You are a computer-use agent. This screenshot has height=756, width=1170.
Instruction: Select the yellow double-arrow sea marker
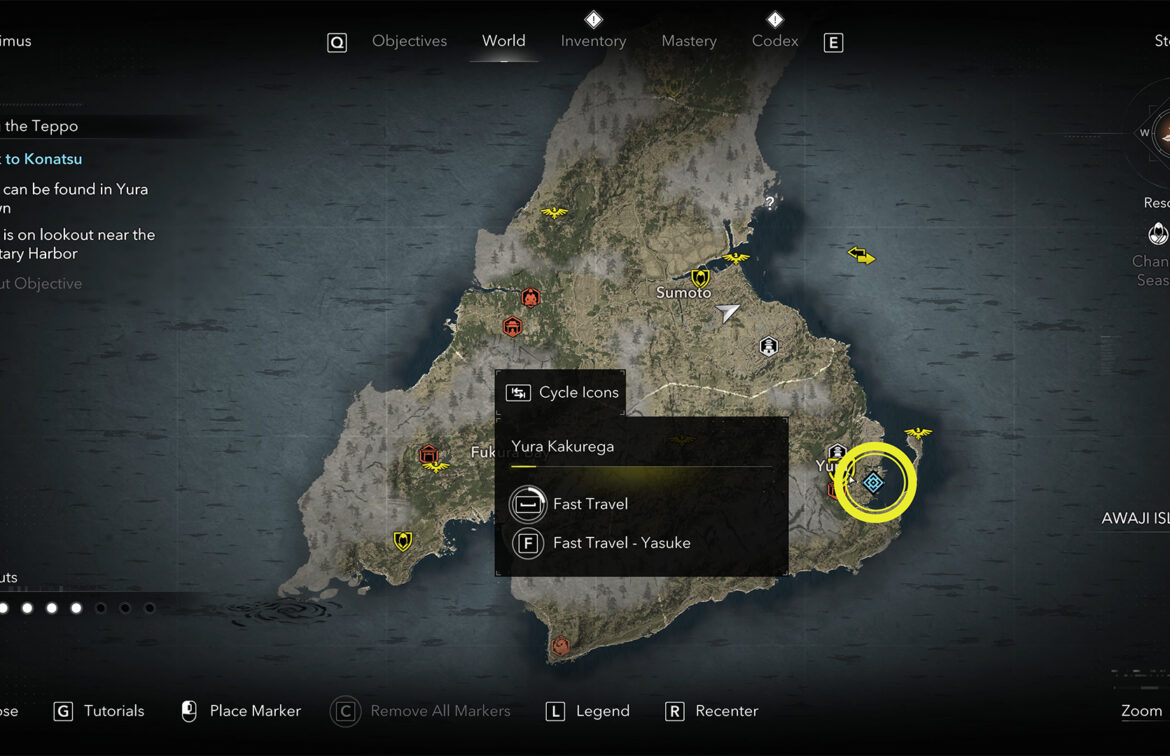pyautogui.click(x=861, y=256)
